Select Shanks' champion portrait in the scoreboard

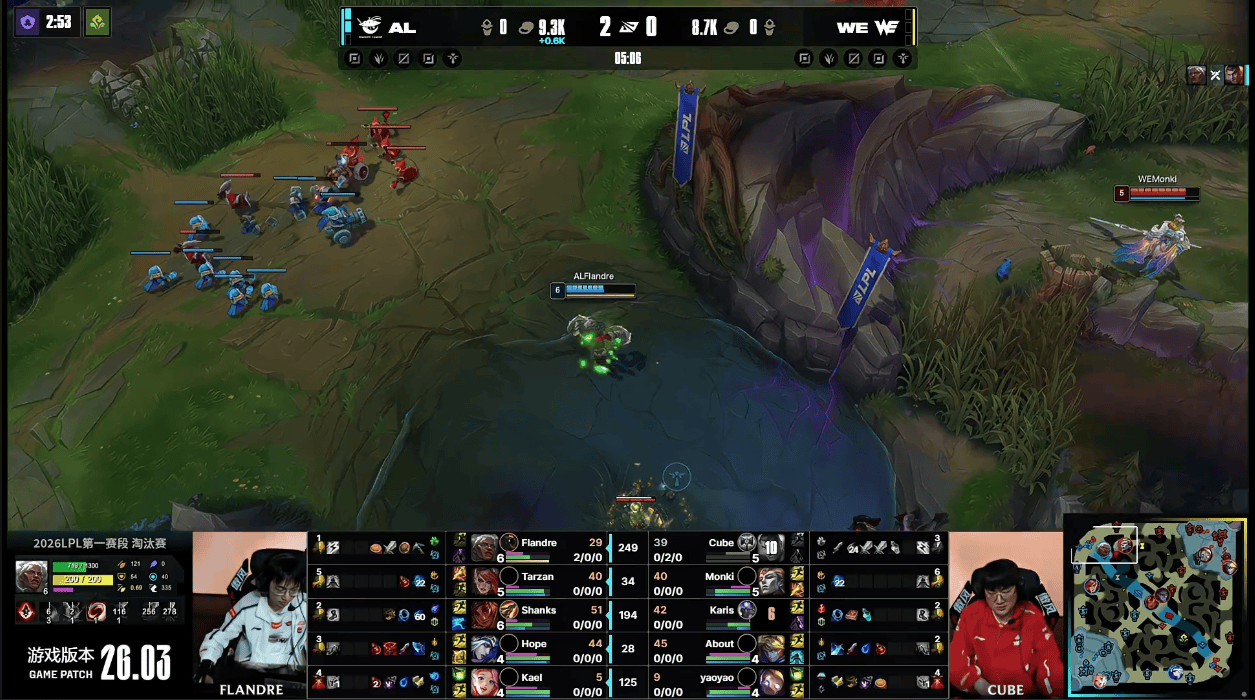(485, 613)
